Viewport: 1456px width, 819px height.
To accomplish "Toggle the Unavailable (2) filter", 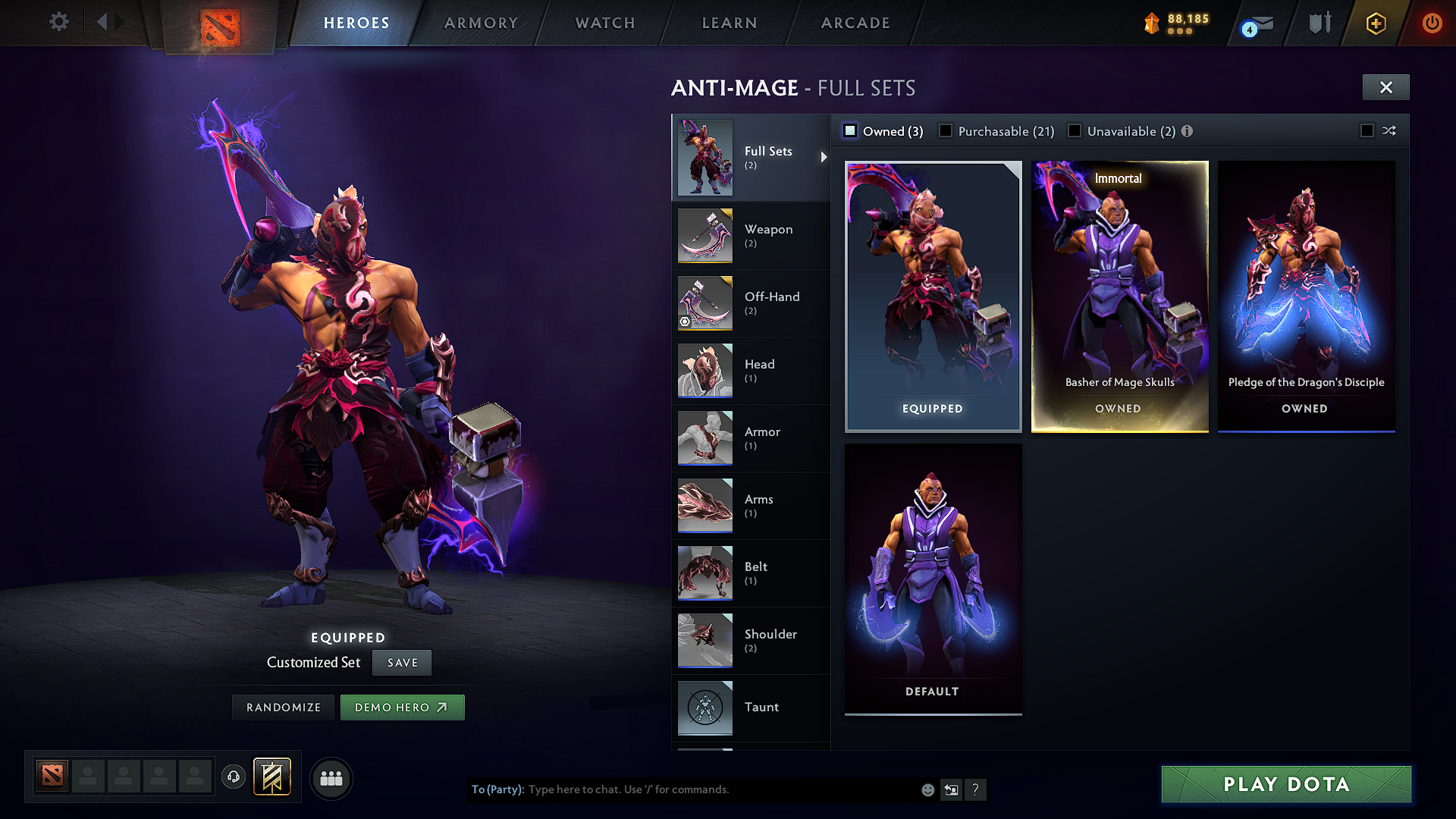I will [x=1075, y=130].
